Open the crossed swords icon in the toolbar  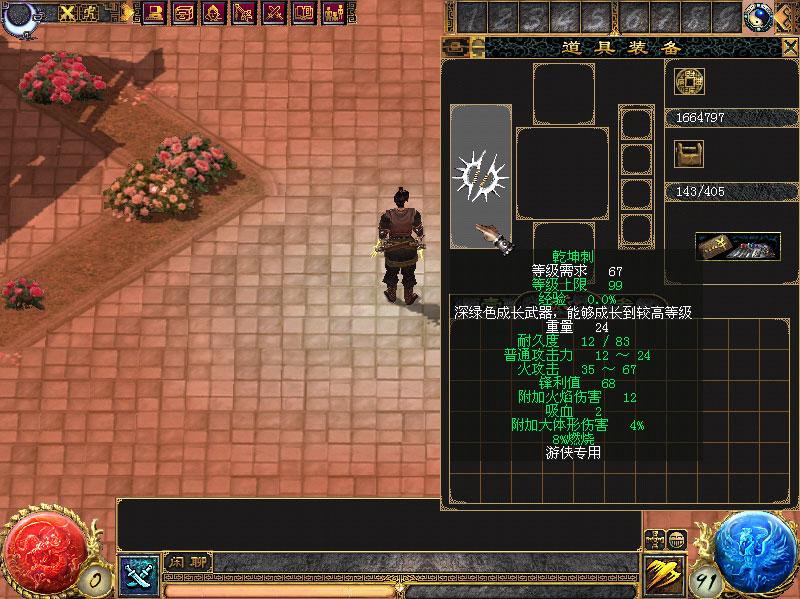273,13
